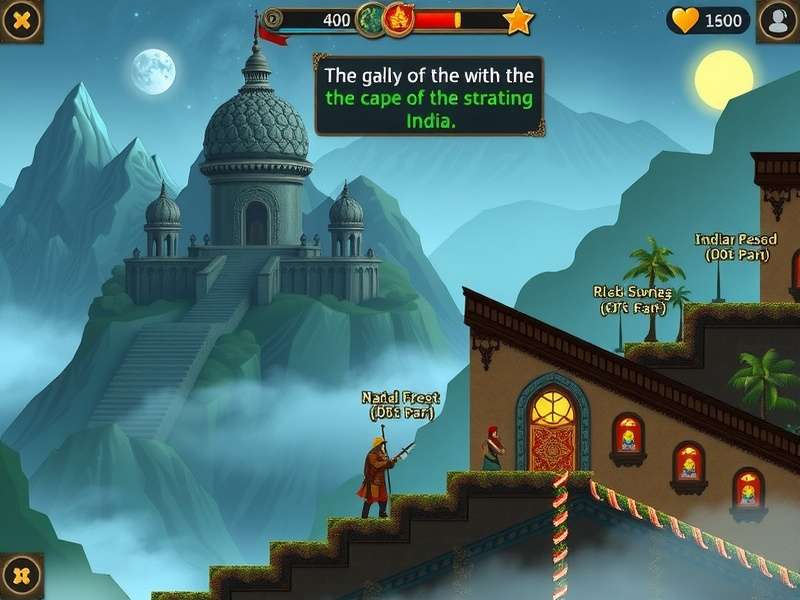Close the level with the top-left X button

20,19
